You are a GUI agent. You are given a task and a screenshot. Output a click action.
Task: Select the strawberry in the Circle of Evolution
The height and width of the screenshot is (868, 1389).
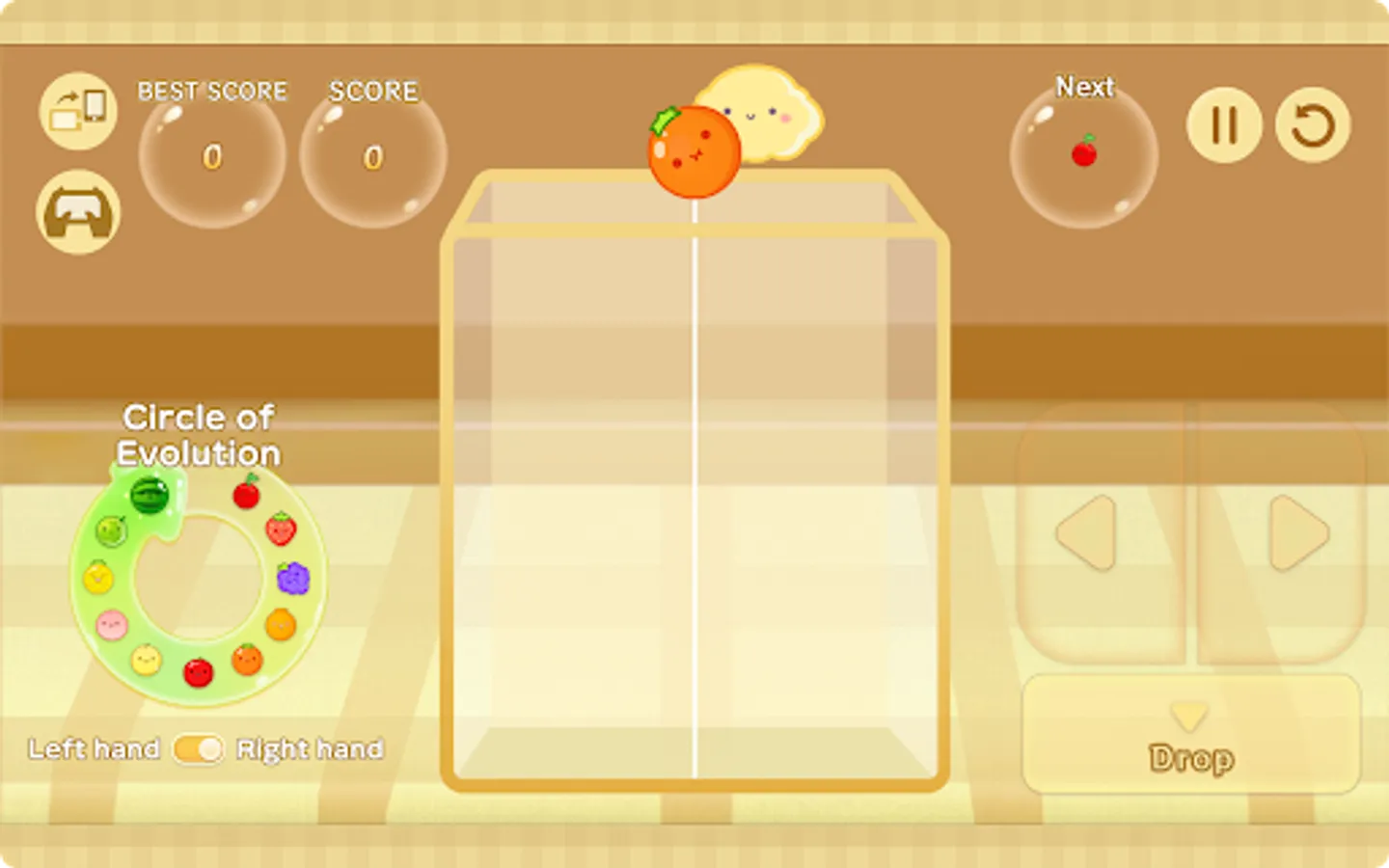[282, 529]
